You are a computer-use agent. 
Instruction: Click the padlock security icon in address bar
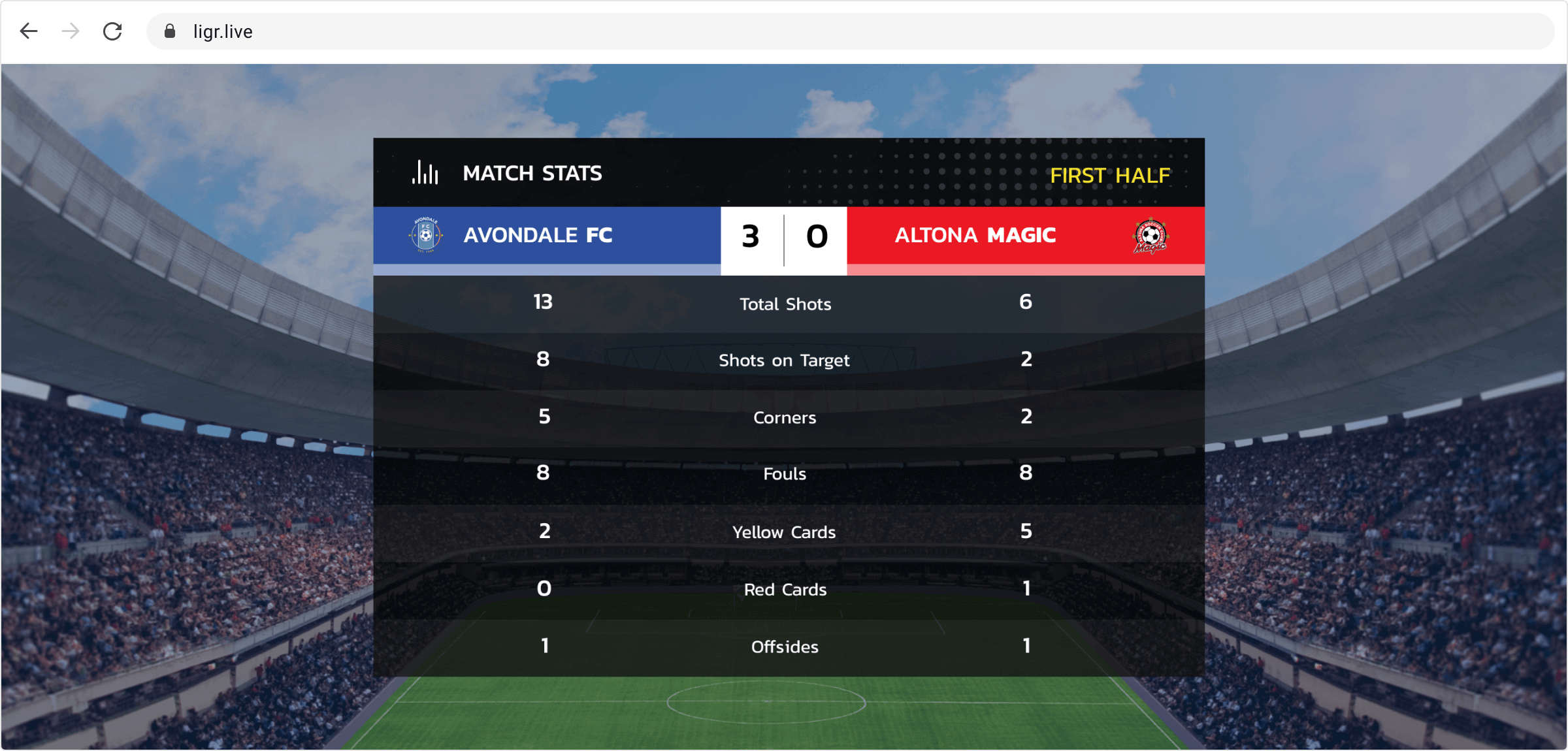click(169, 31)
